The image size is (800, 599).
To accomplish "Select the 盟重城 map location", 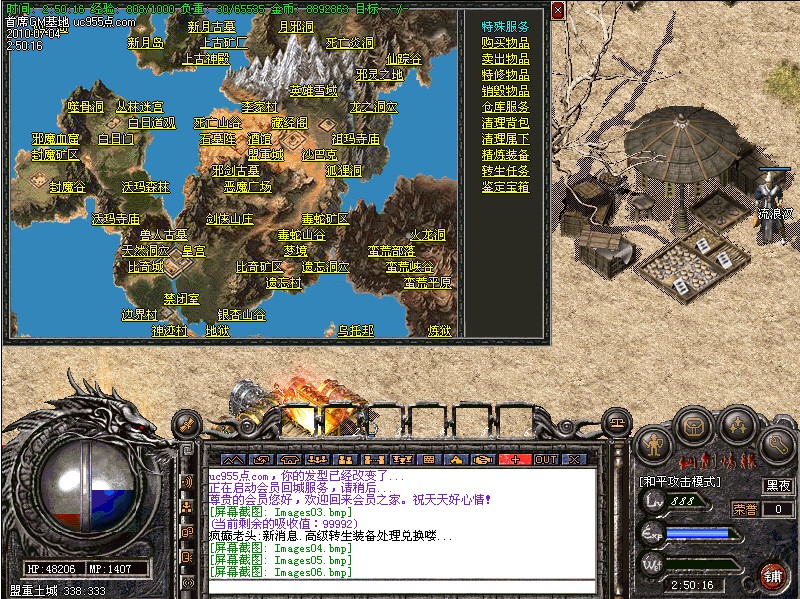I will pos(265,155).
